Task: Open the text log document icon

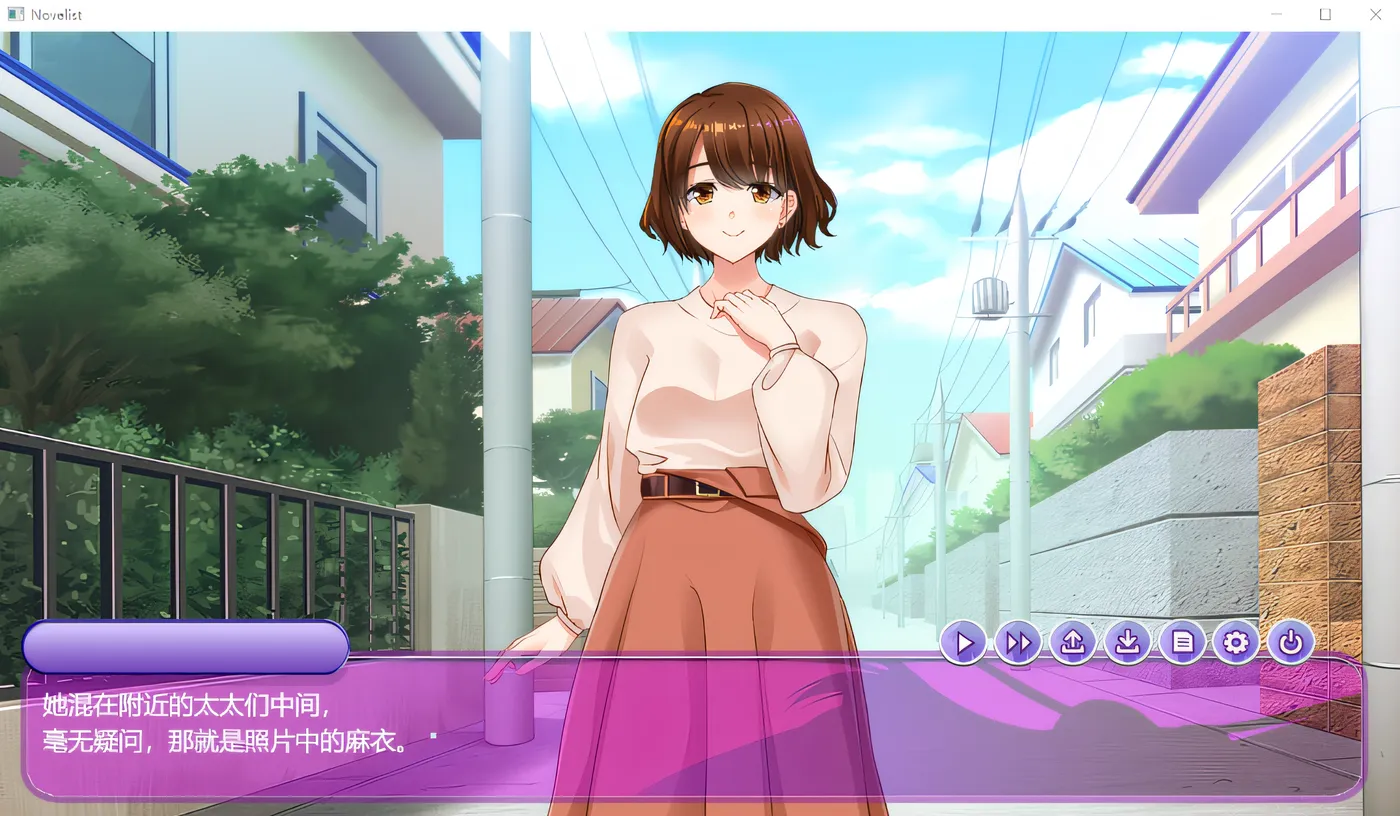Action: point(1182,642)
